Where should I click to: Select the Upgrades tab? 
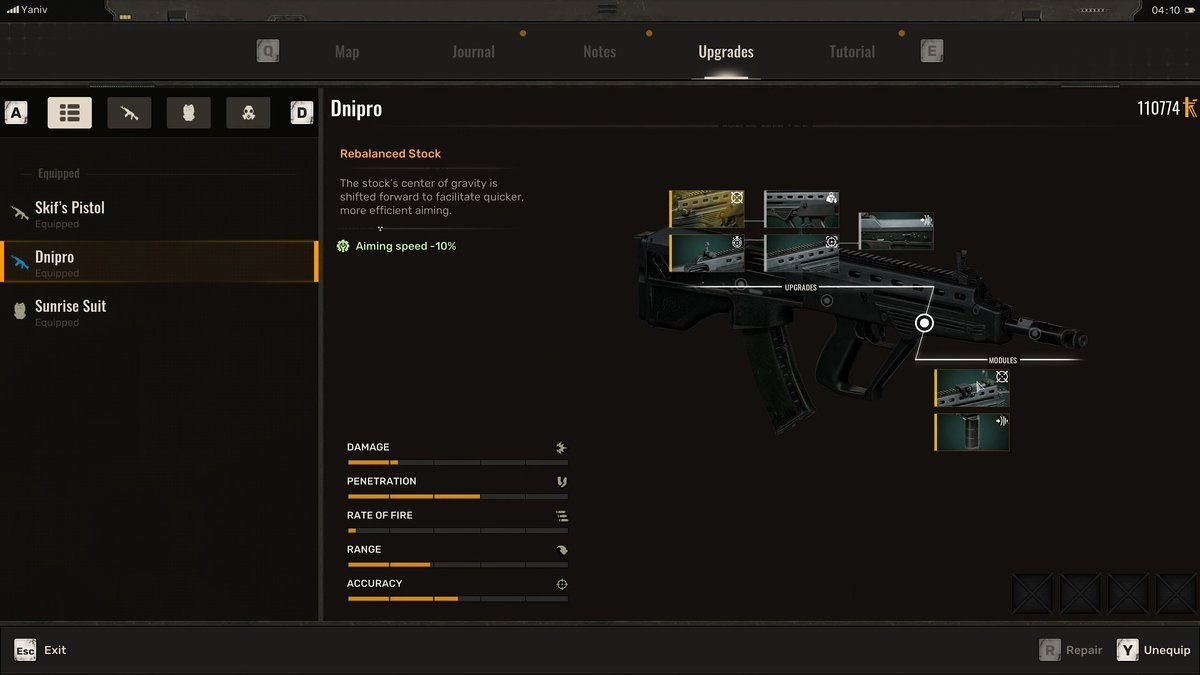(726, 52)
